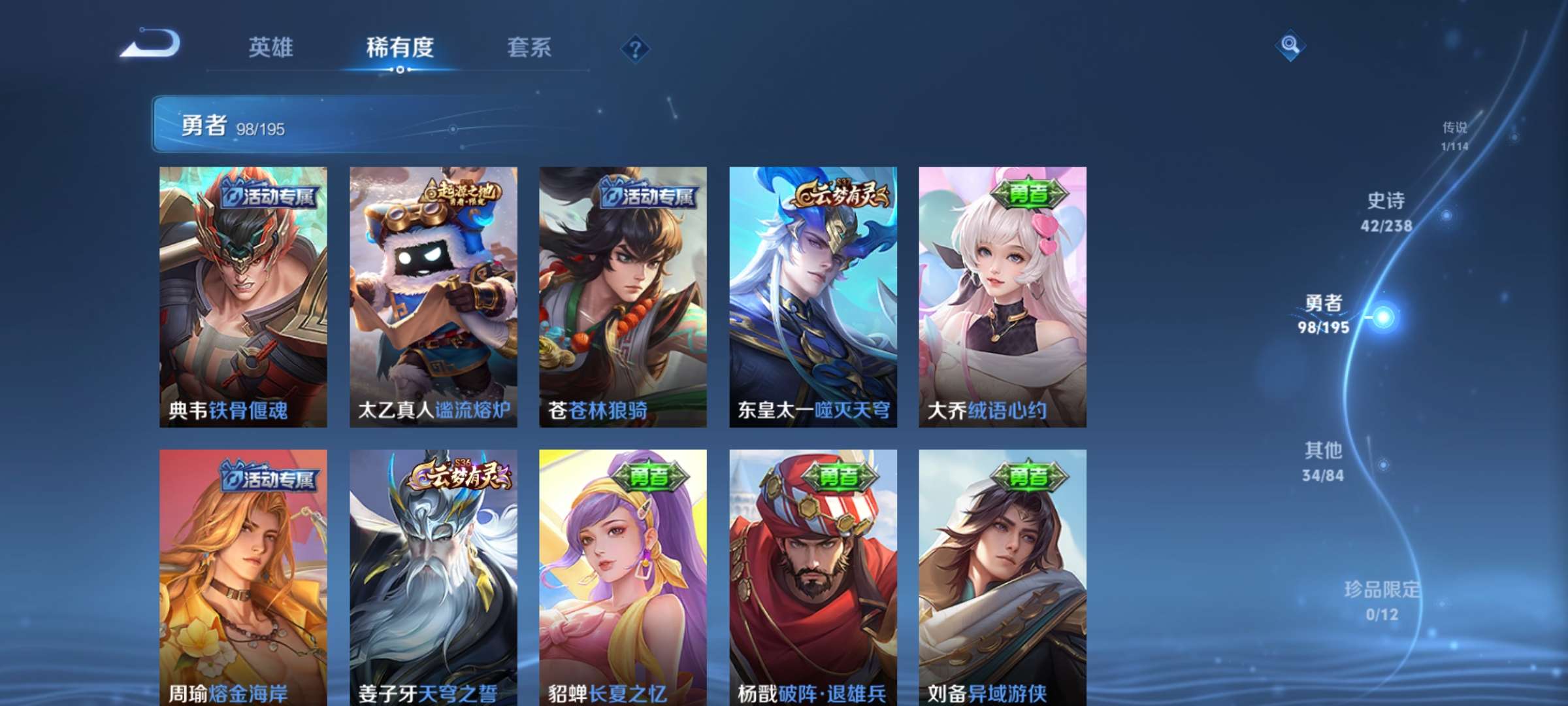Go to the 珍品限定 rarity section
This screenshot has height=706, width=1568.
coord(1382,600)
